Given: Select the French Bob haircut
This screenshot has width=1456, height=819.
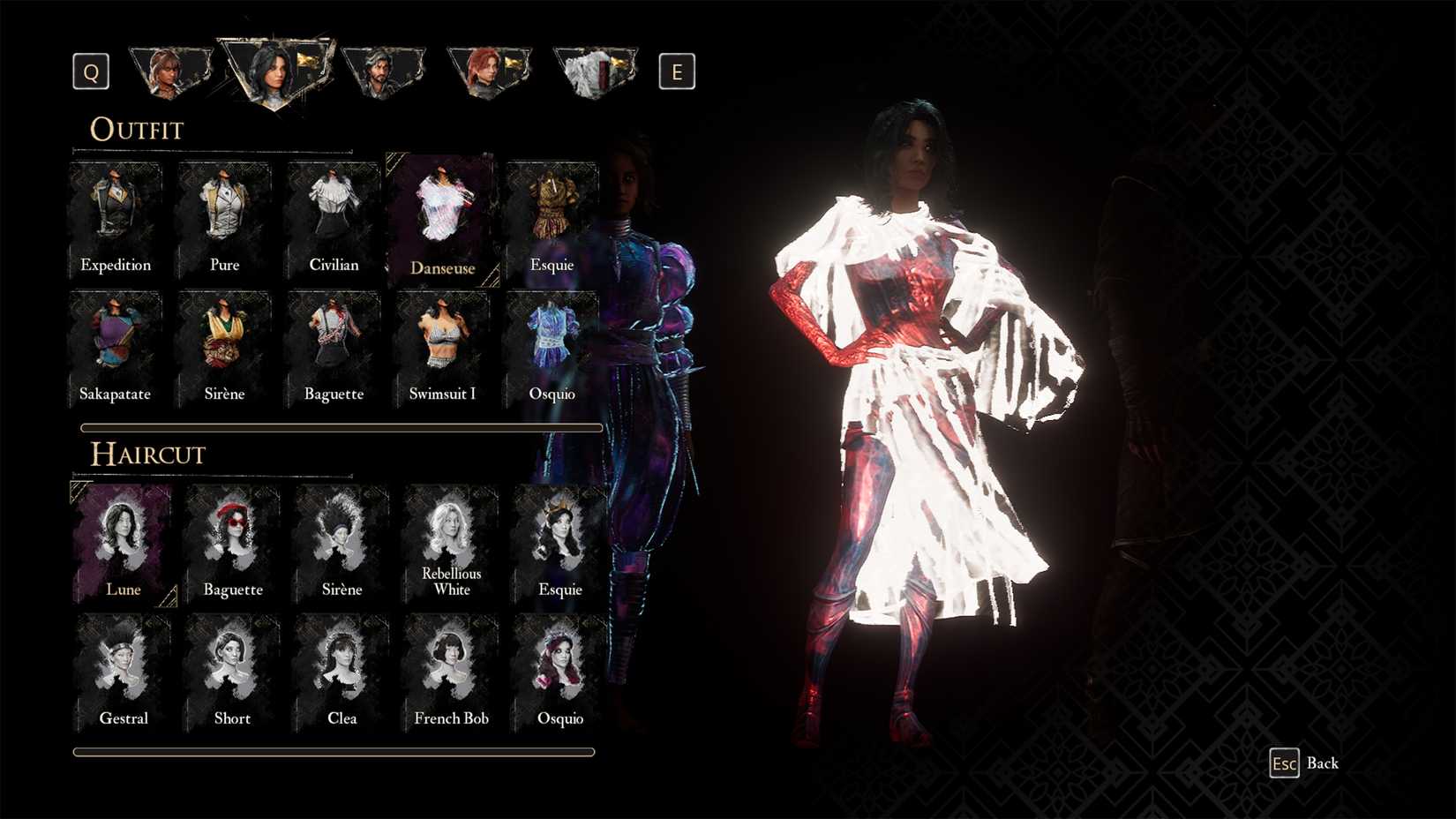Looking at the screenshot, I should (450, 666).
